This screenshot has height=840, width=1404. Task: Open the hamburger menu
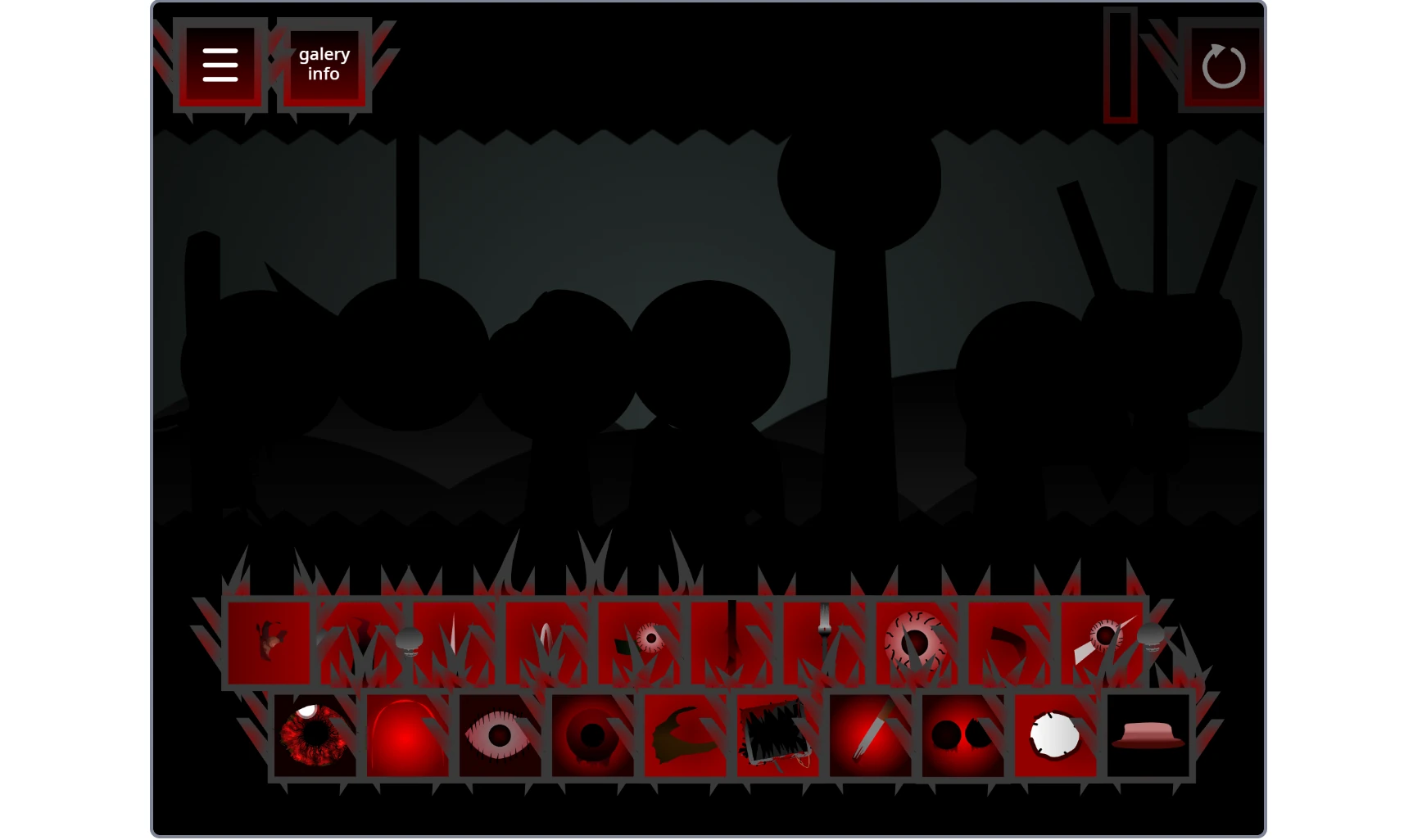(220, 63)
